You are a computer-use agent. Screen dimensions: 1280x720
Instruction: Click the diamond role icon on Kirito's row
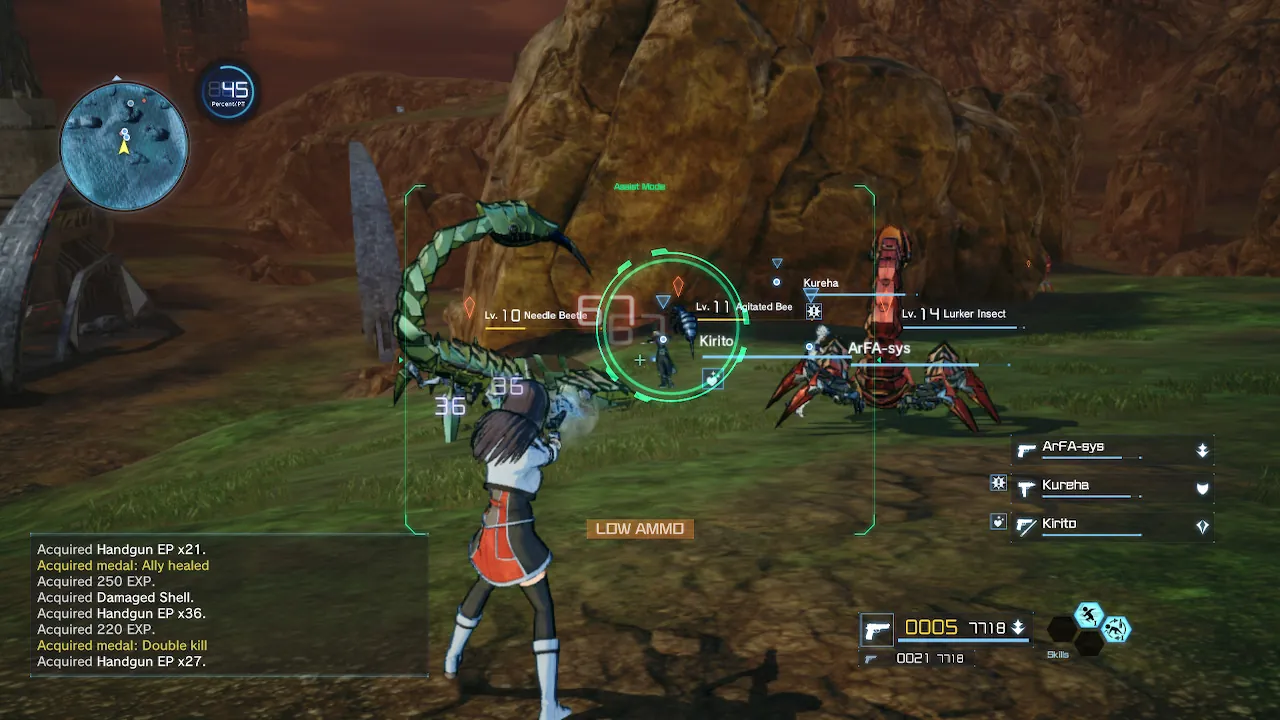pos(1203,524)
